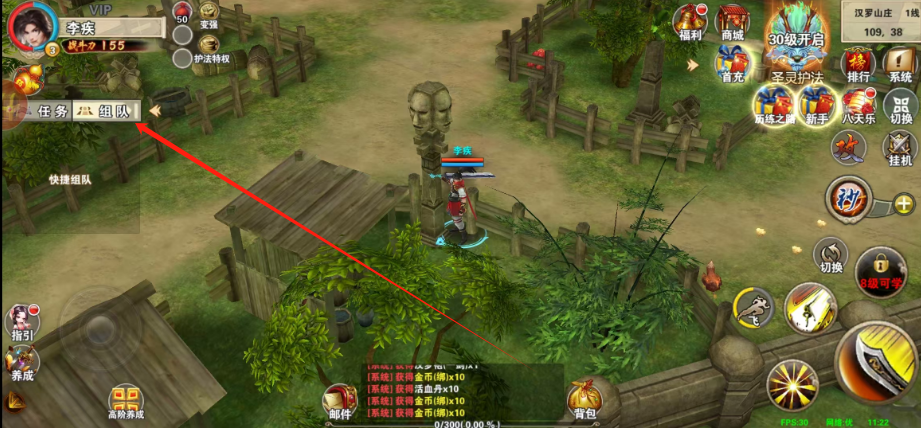921x429 pixels.
Task: Open the 排行 ranking board
Action: pyautogui.click(x=857, y=64)
